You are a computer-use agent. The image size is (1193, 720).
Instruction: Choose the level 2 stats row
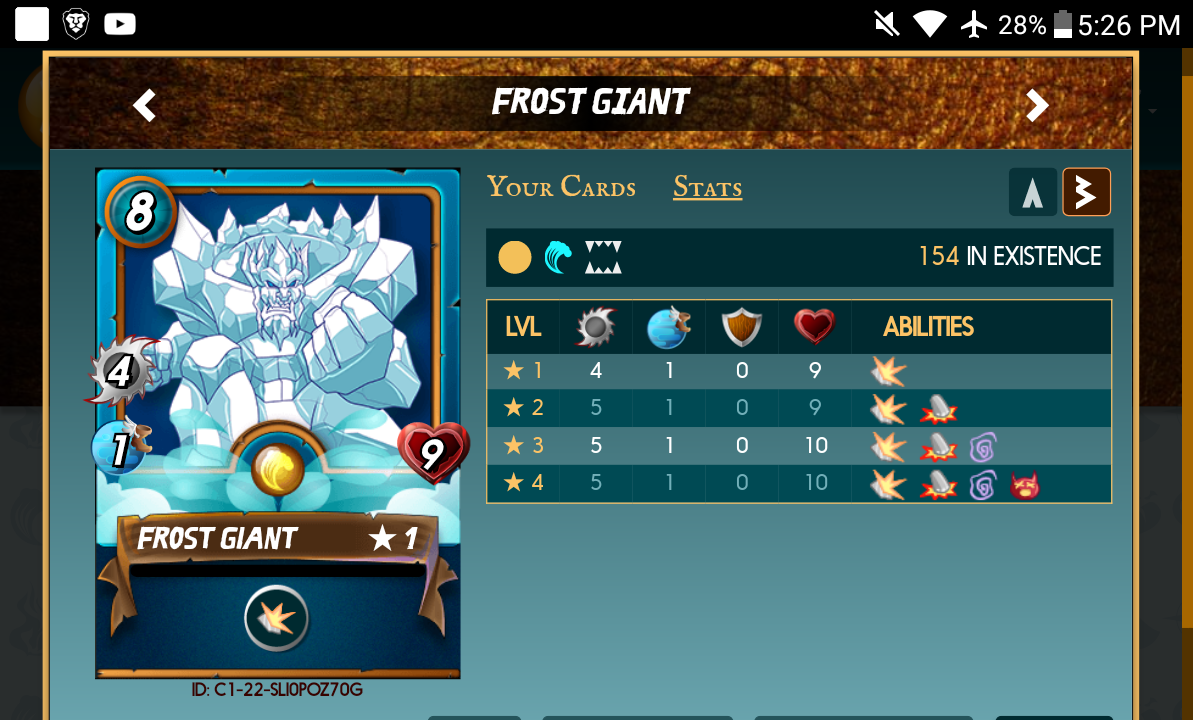tap(798, 408)
